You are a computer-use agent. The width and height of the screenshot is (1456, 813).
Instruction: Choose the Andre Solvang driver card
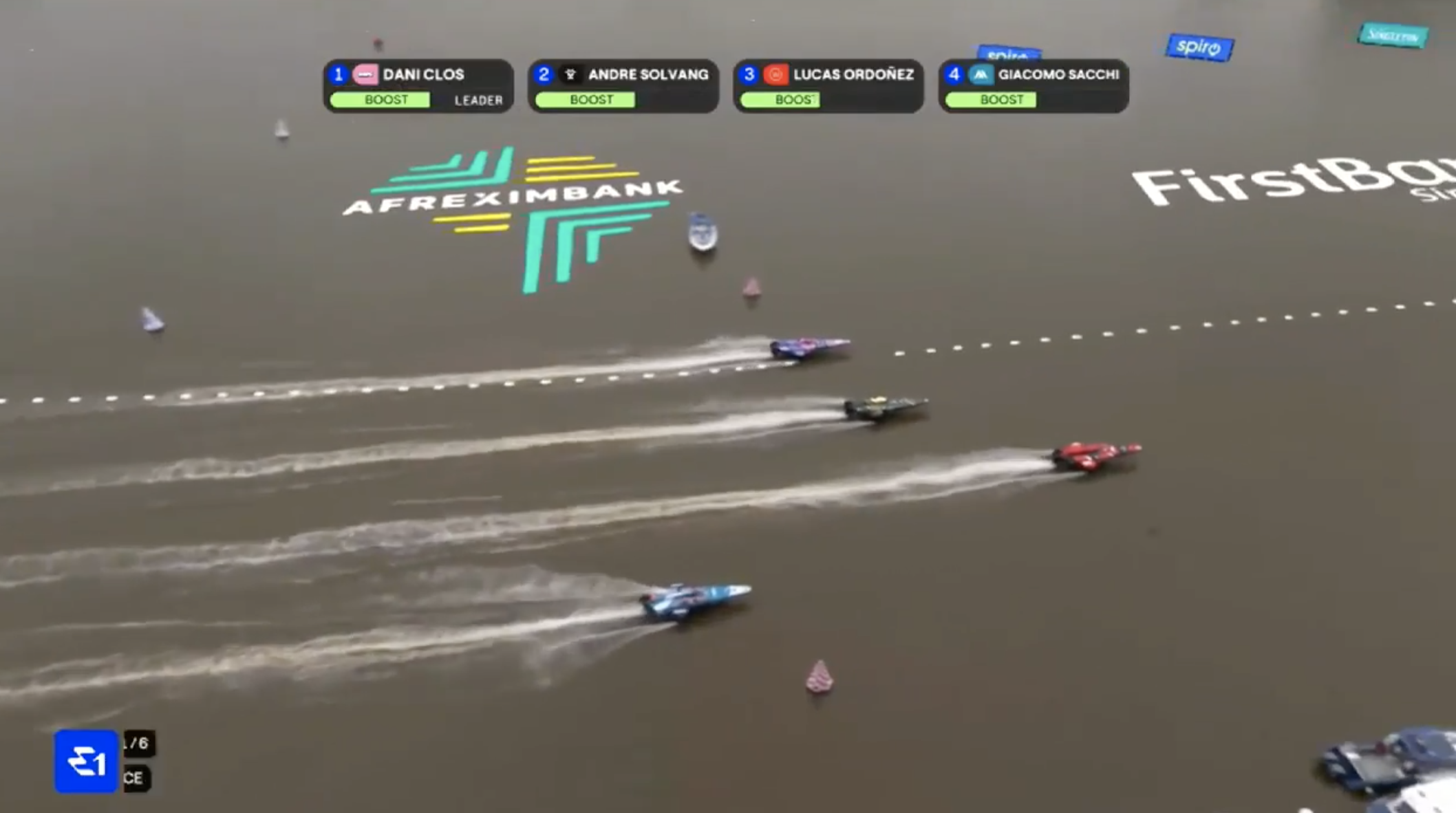pyautogui.click(x=623, y=86)
